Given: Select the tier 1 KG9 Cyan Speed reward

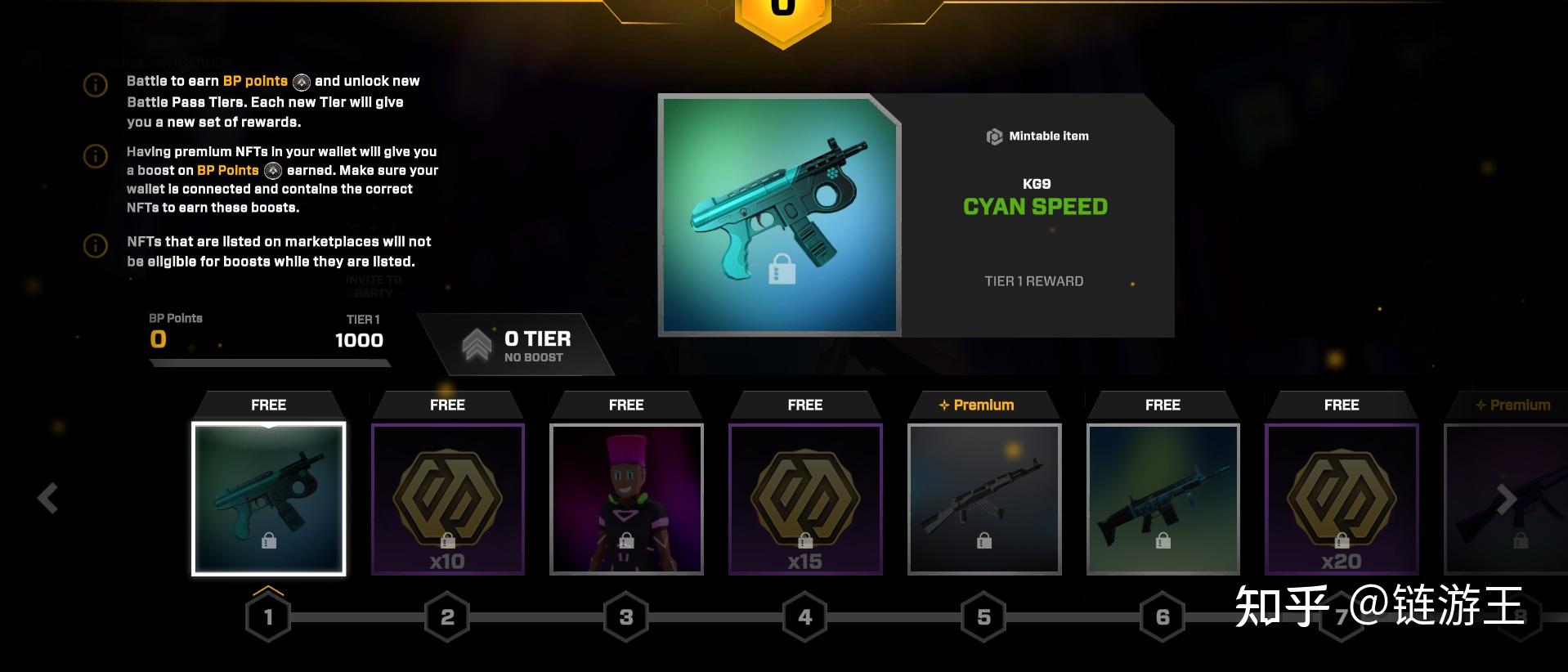Looking at the screenshot, I should (x=268, y=498).
